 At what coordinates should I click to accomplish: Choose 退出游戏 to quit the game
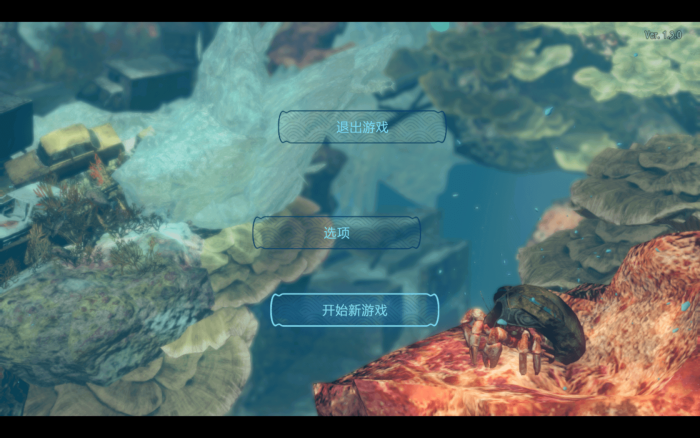(x=361, y=127)
